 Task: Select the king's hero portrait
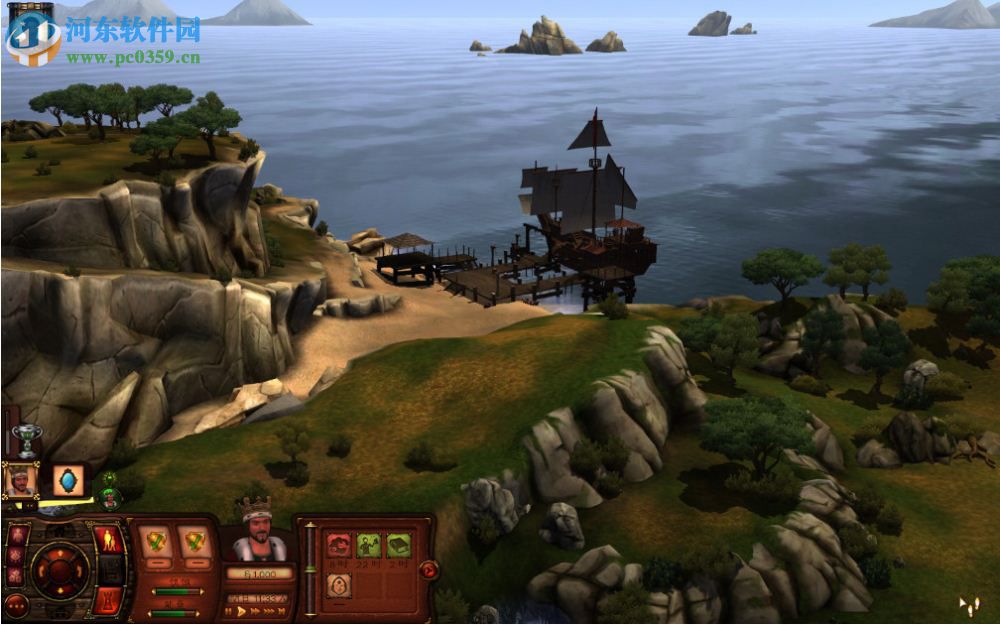coord(21,480)
